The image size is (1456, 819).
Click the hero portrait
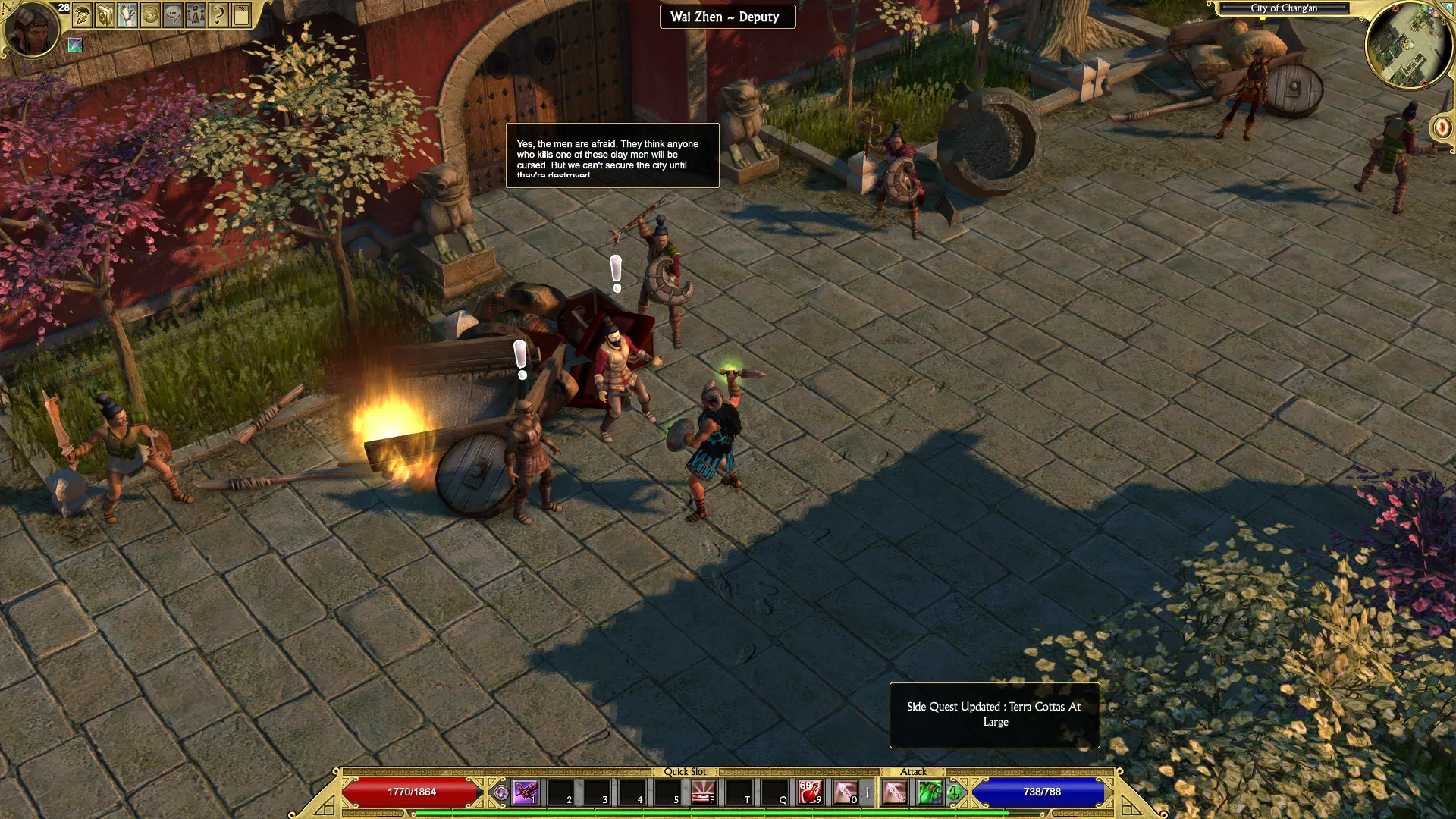[31, 30]
